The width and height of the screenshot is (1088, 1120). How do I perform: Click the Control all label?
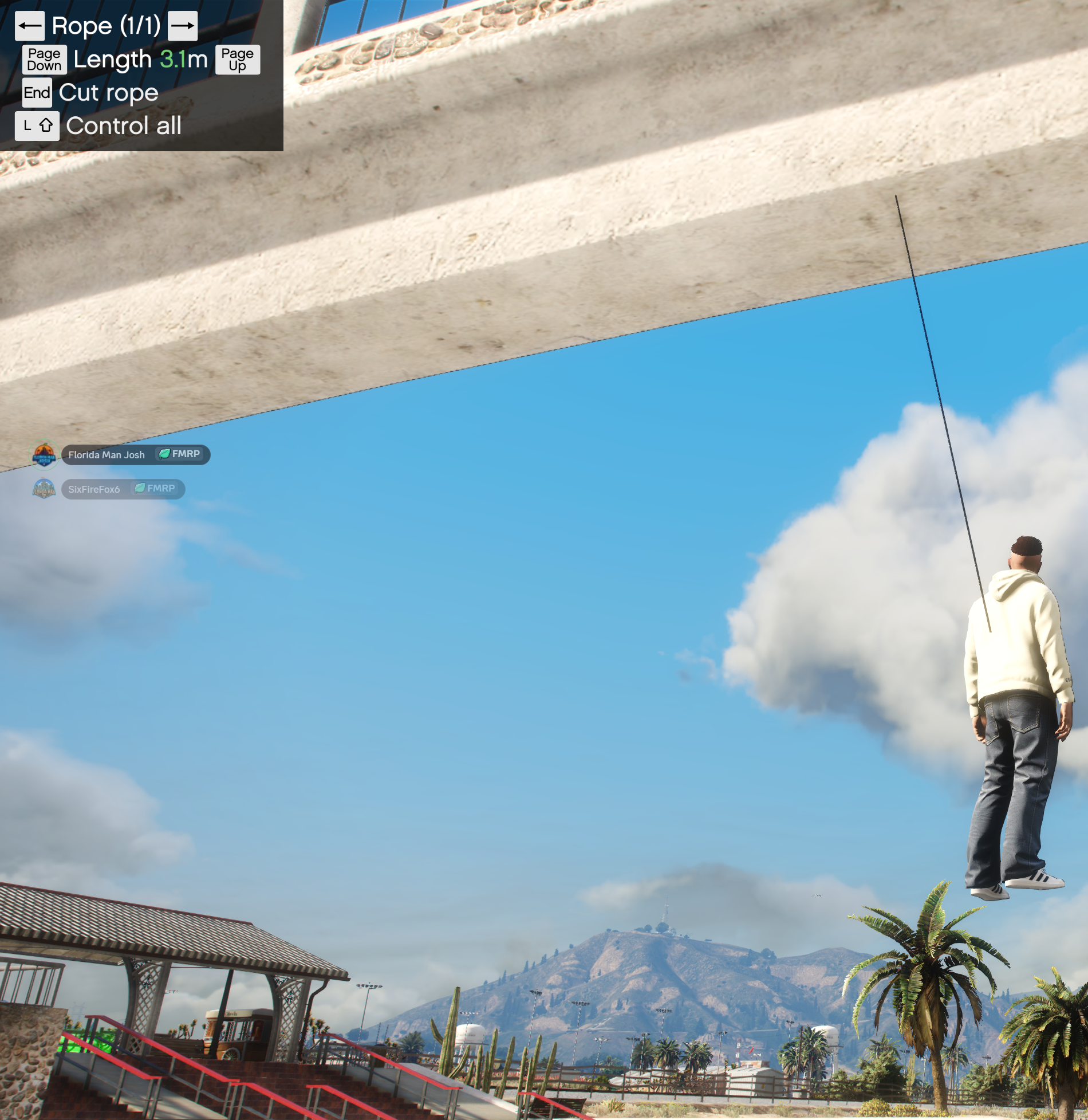click(123, 126)
